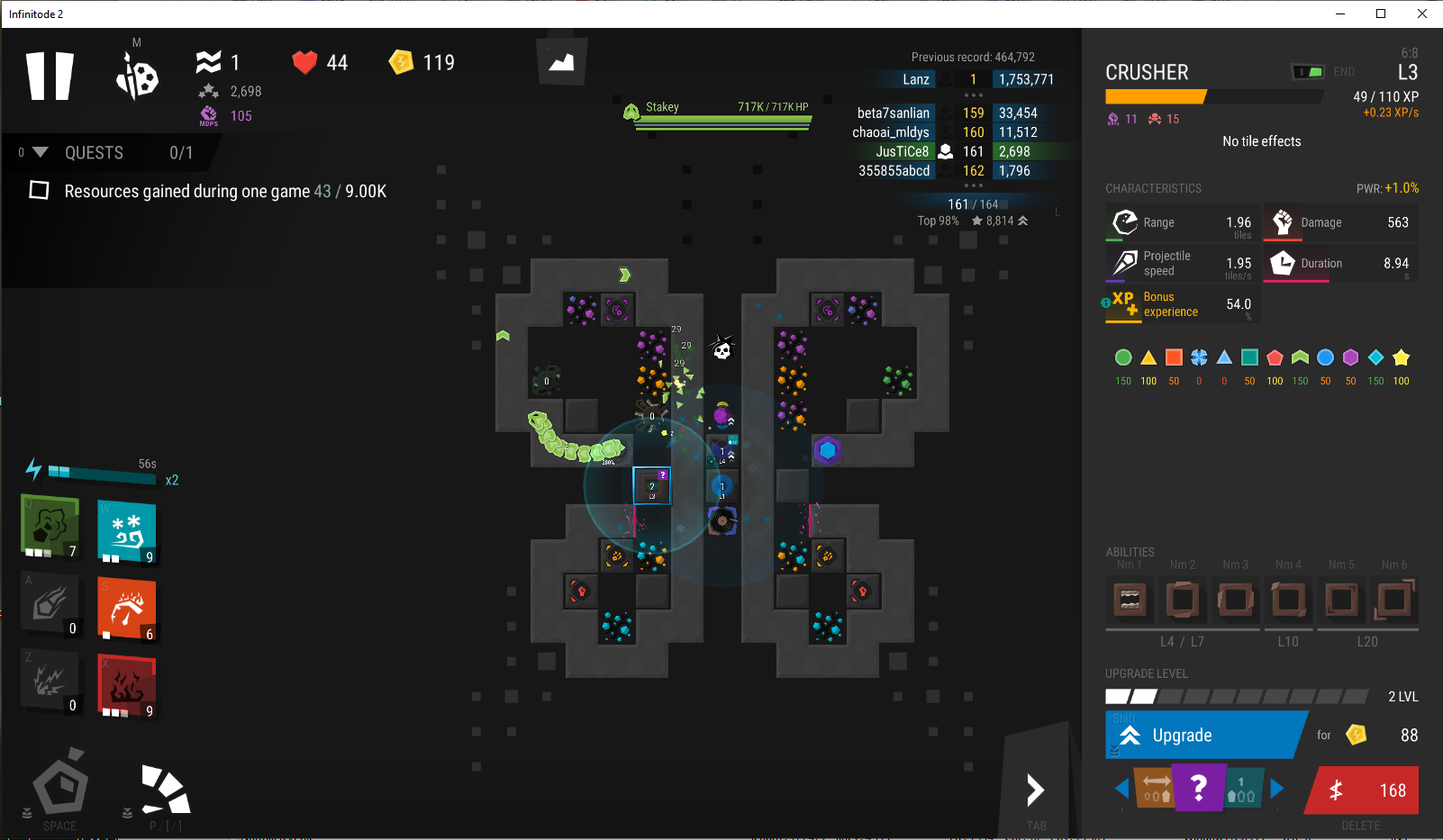Open the map view mountain icon

pyautogui.click(x=562, y=61)
